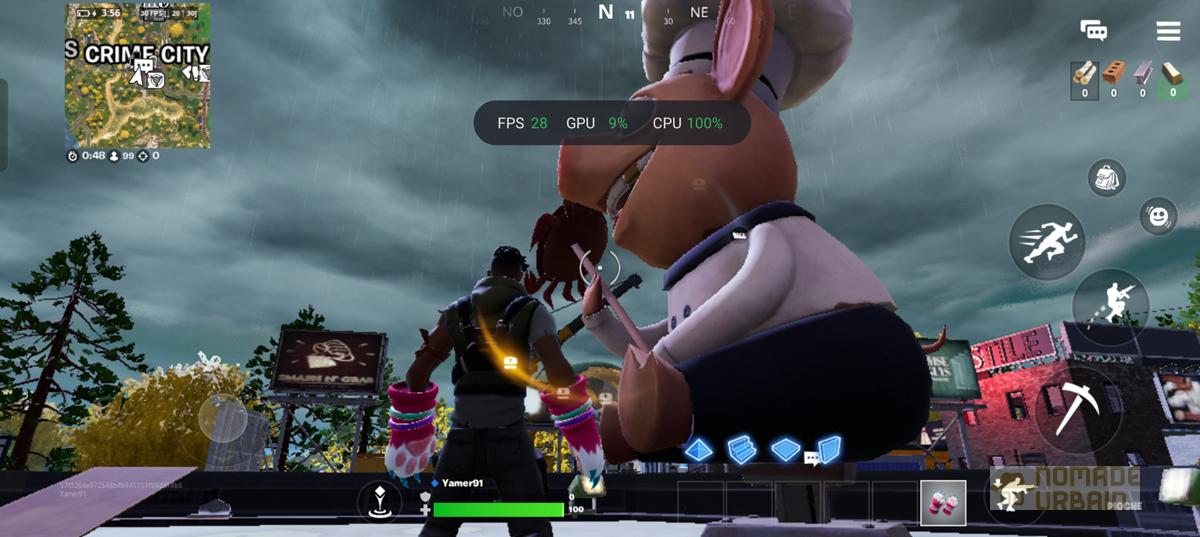Screen dimensions: 1200x537
Task: Open the hamburger main menu
Action: pos(1168,31)
